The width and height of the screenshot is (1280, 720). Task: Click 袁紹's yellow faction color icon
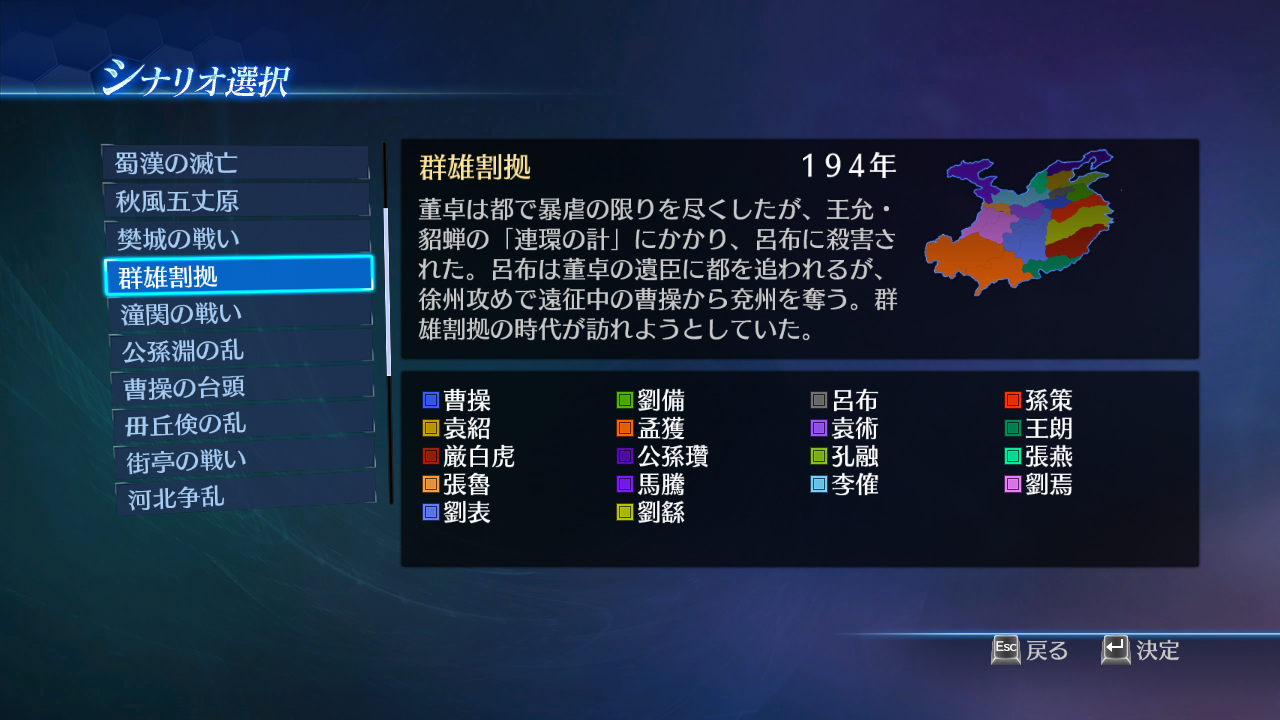432,428
